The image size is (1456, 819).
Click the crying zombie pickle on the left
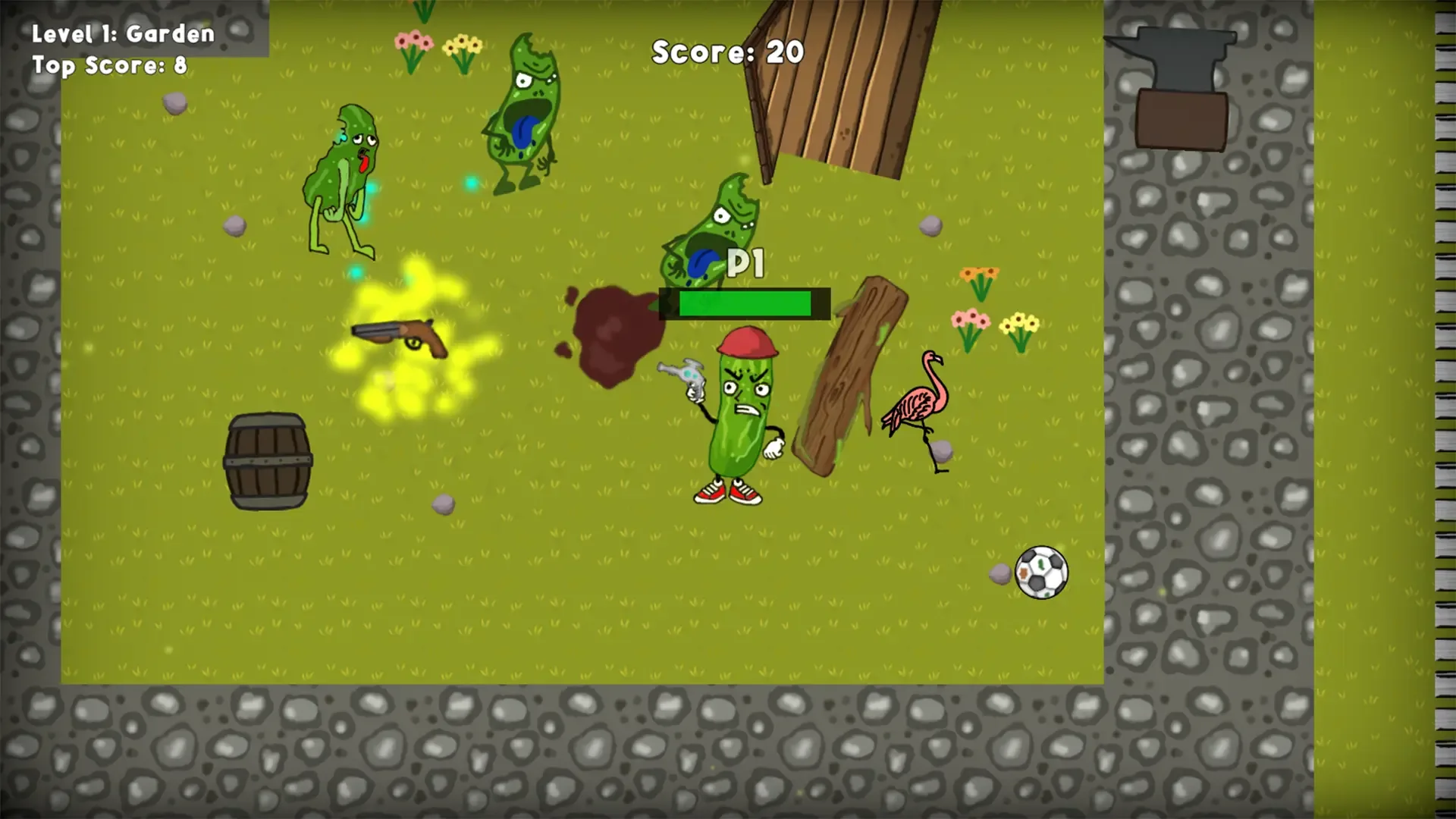[345, 174]
